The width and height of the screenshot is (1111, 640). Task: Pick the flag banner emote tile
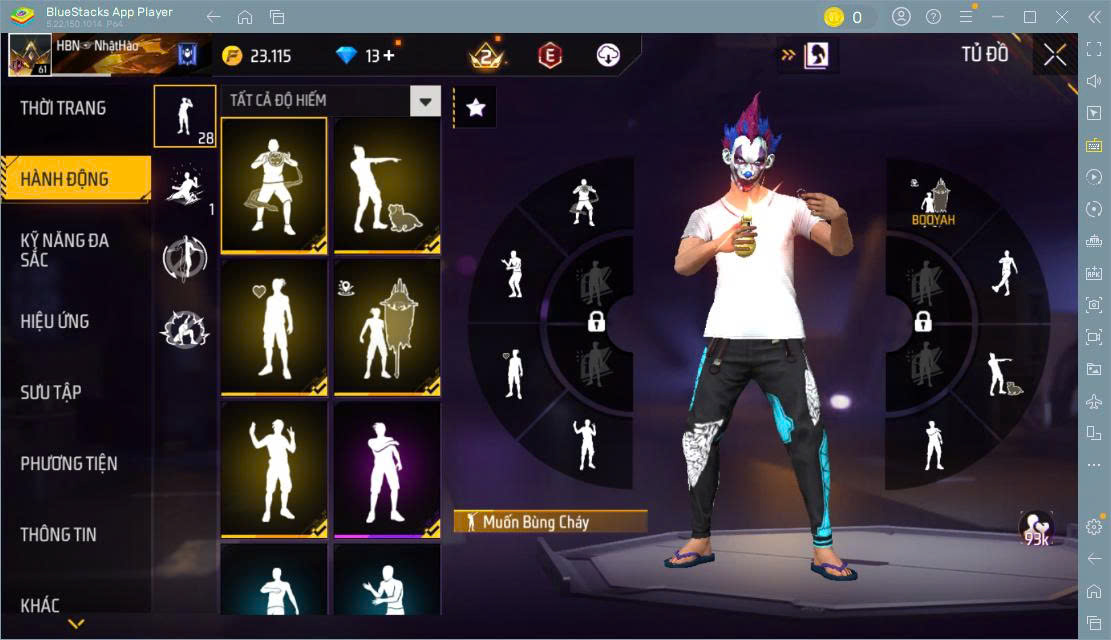387,327
